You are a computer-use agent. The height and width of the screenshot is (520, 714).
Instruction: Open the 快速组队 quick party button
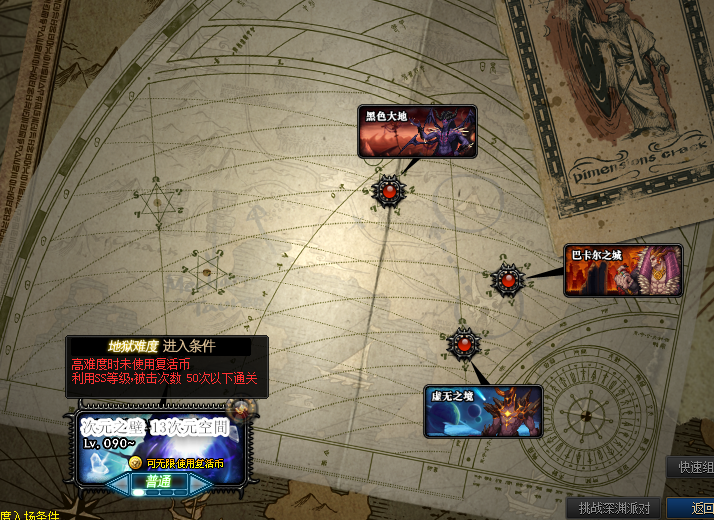tap(692, 467)
